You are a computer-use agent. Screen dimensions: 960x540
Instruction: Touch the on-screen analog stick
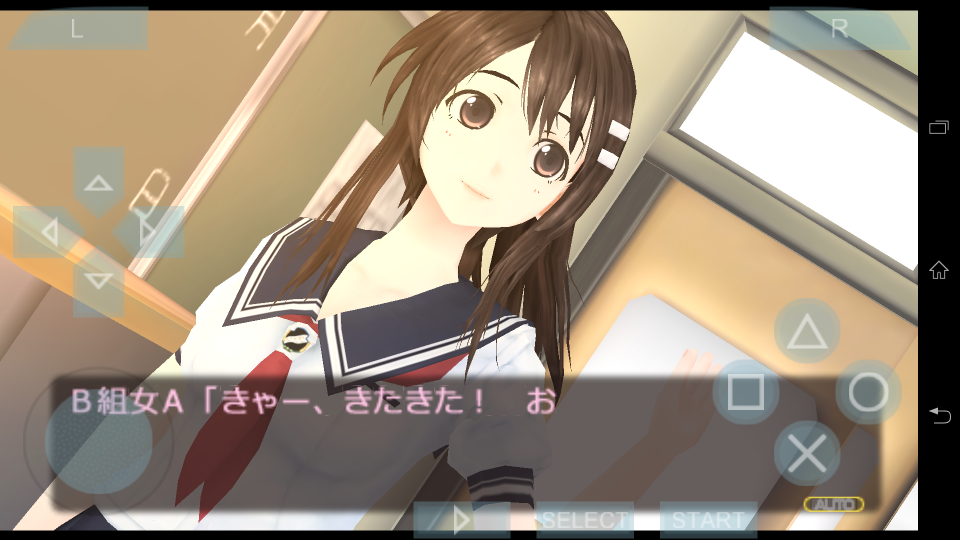tap(98, 438)
